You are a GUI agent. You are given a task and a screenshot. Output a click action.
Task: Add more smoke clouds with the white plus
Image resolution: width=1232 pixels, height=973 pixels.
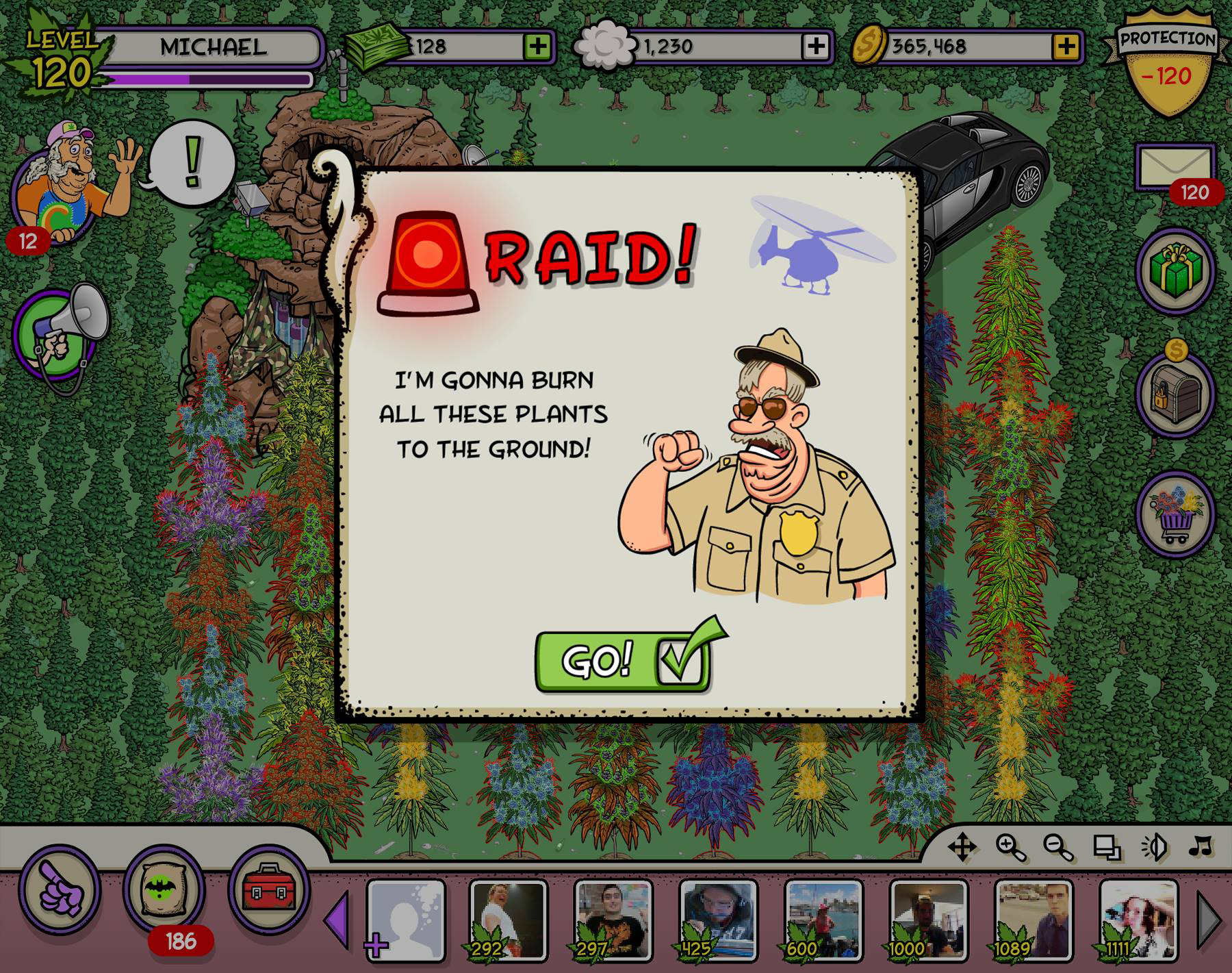[816, 47]
